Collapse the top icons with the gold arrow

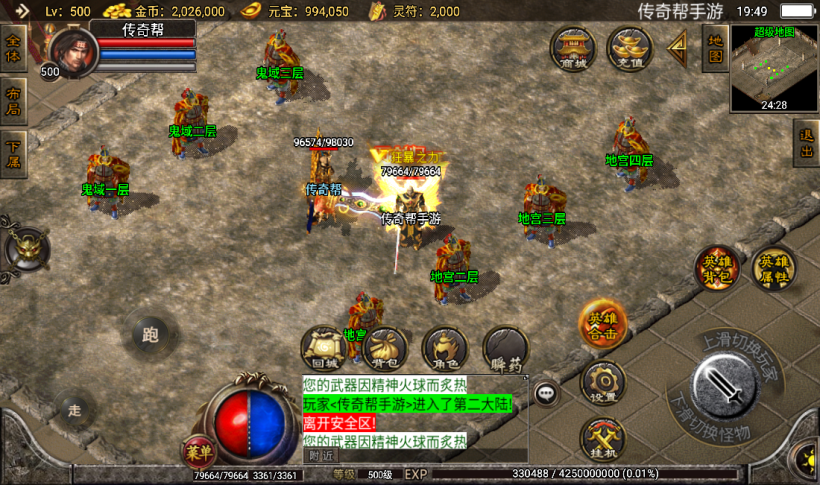point(677,46)
